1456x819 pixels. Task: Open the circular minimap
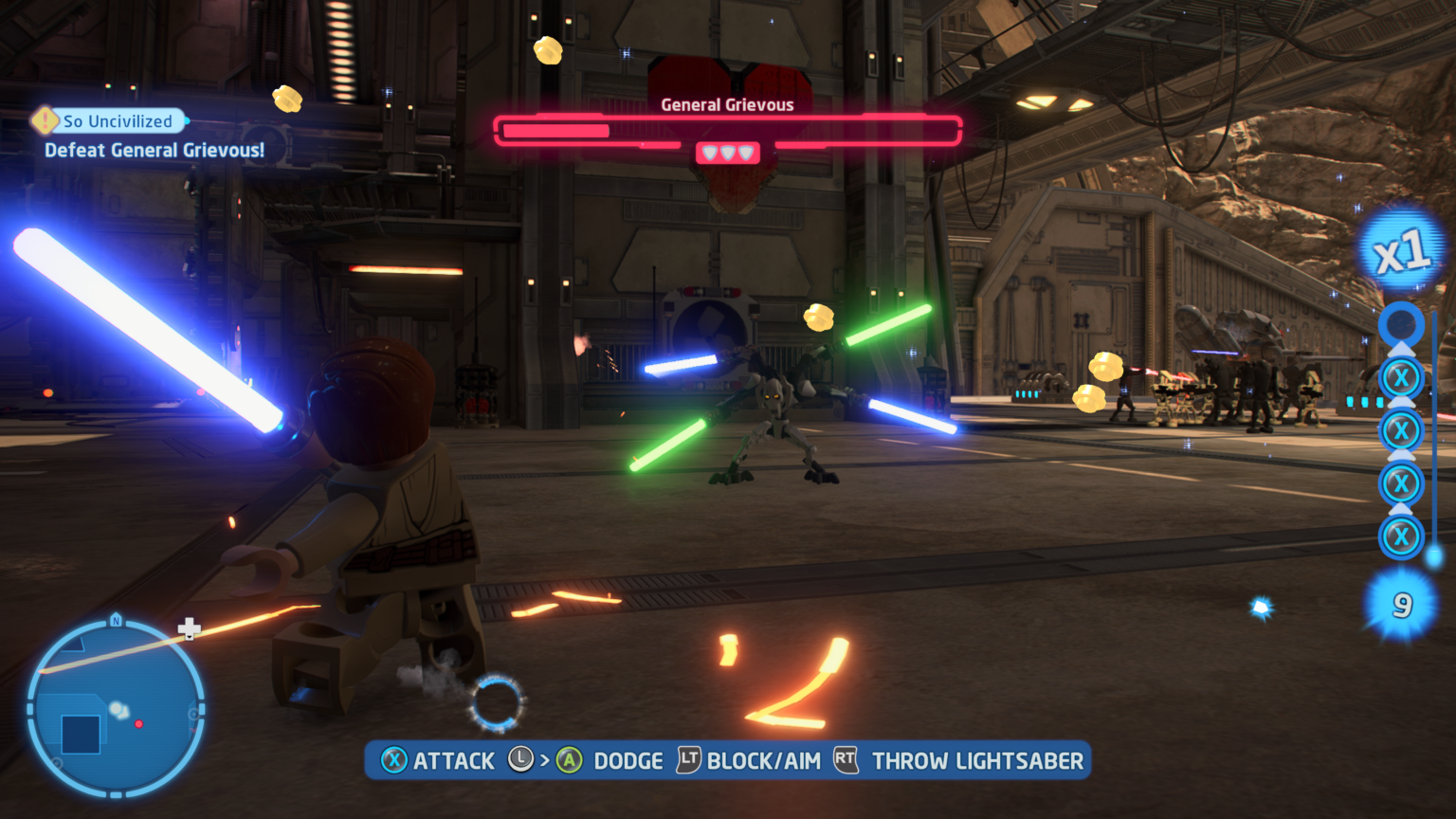pos(116,708)
